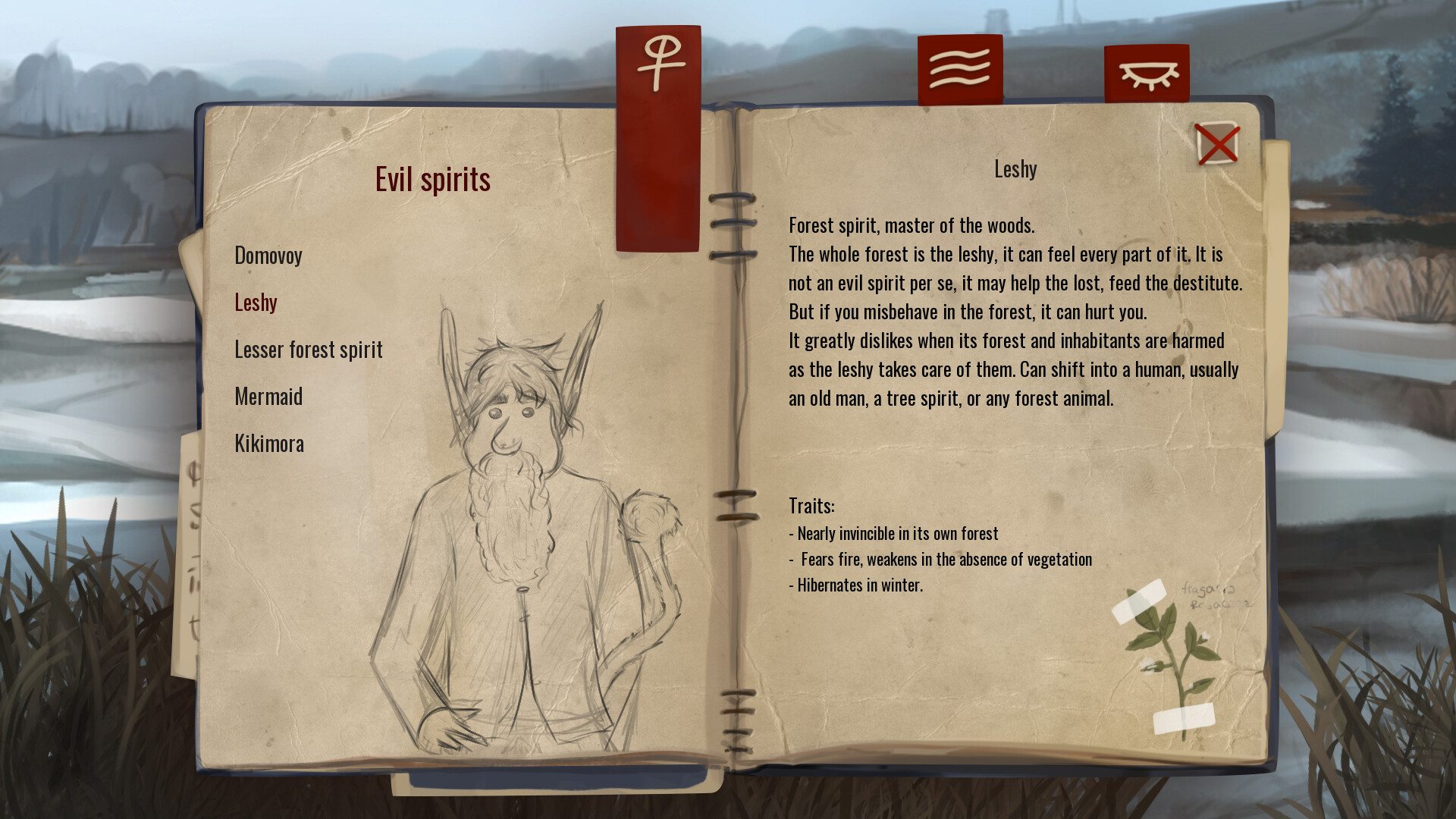Select the Leshy entry in the spirits list
Viewport: 1456px width, 819px height.
point(257,302)
